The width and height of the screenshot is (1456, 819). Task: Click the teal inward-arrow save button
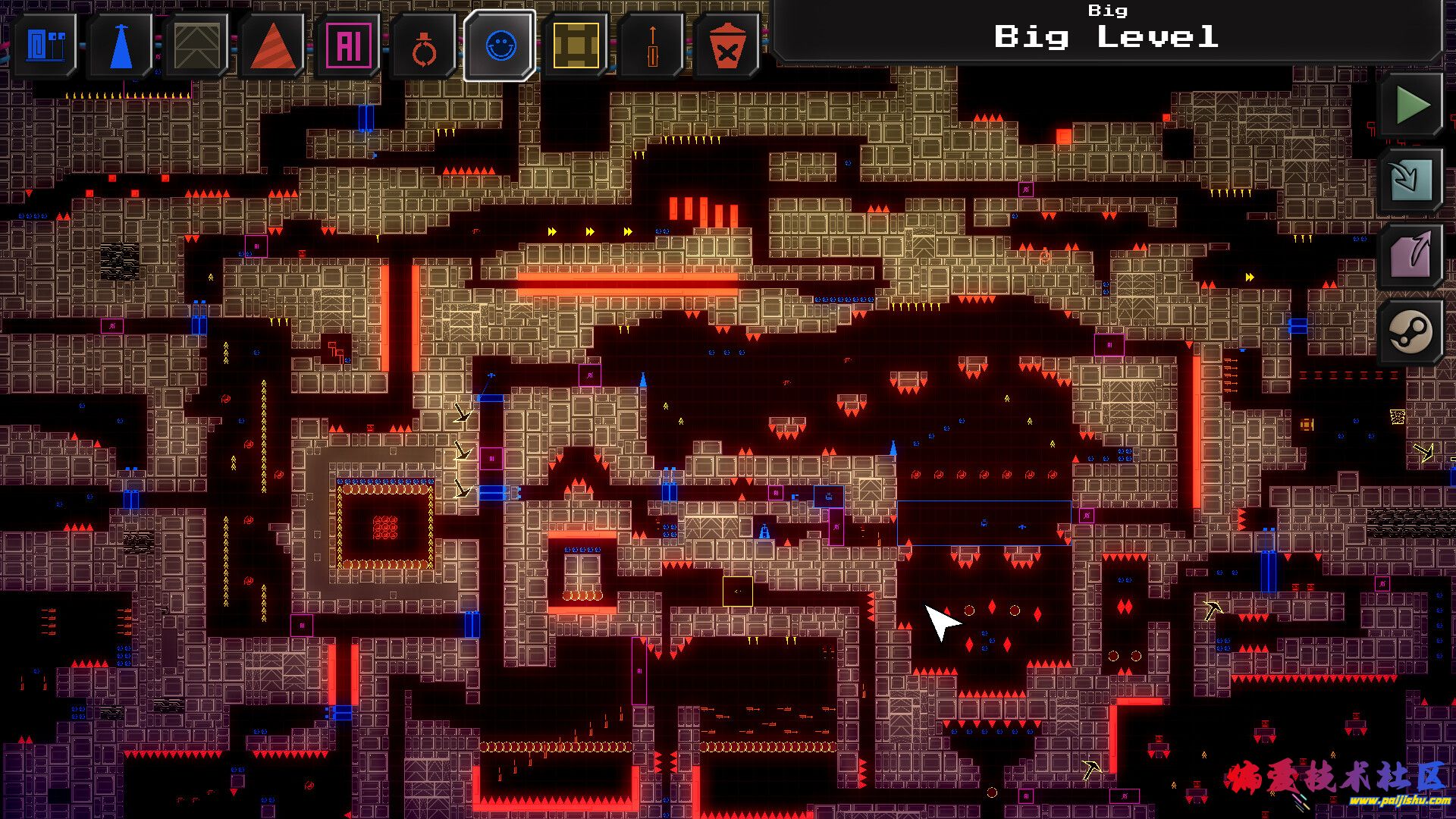pos(1412,180)
